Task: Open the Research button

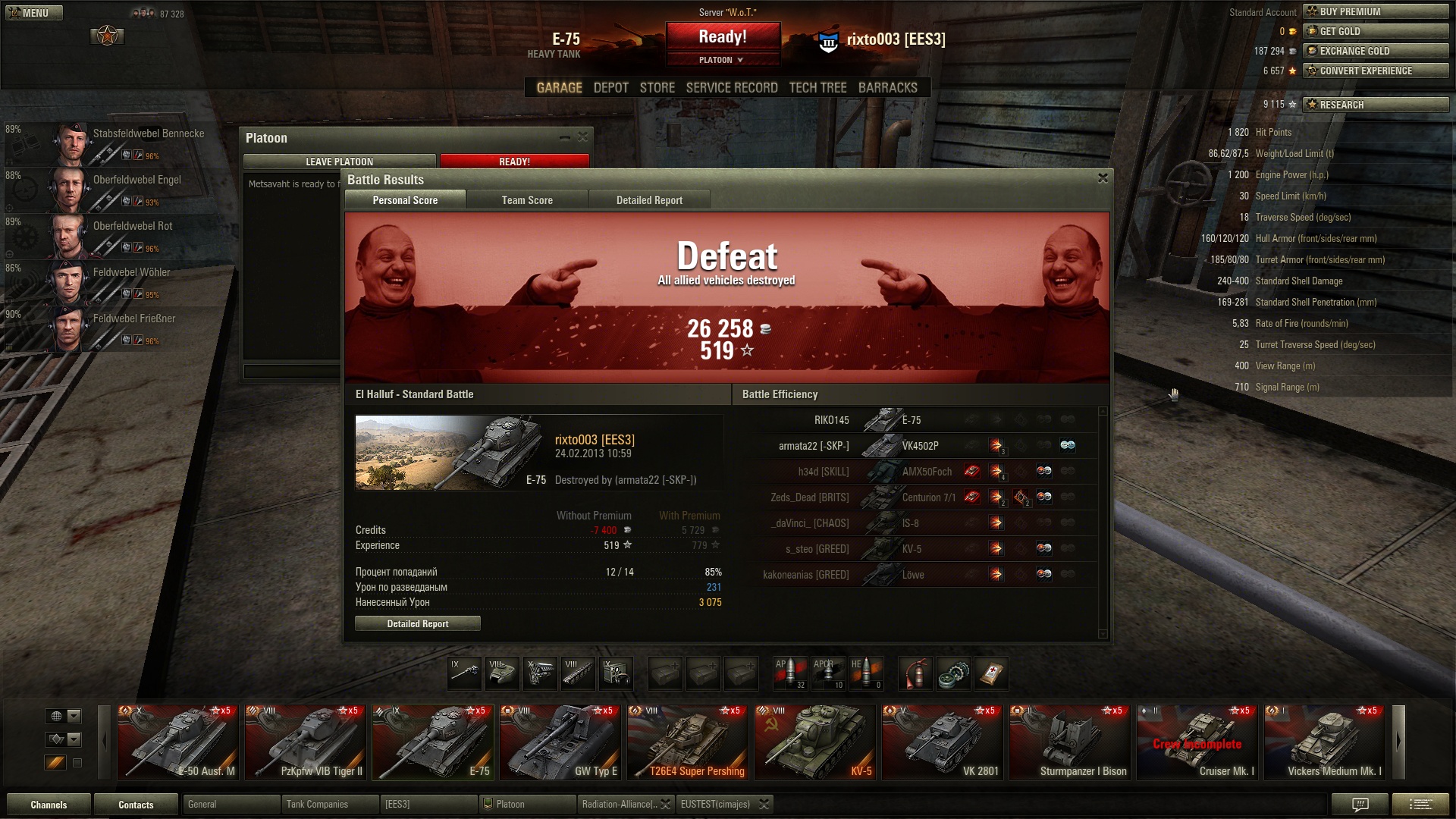Action: (x=1375, y=105)
